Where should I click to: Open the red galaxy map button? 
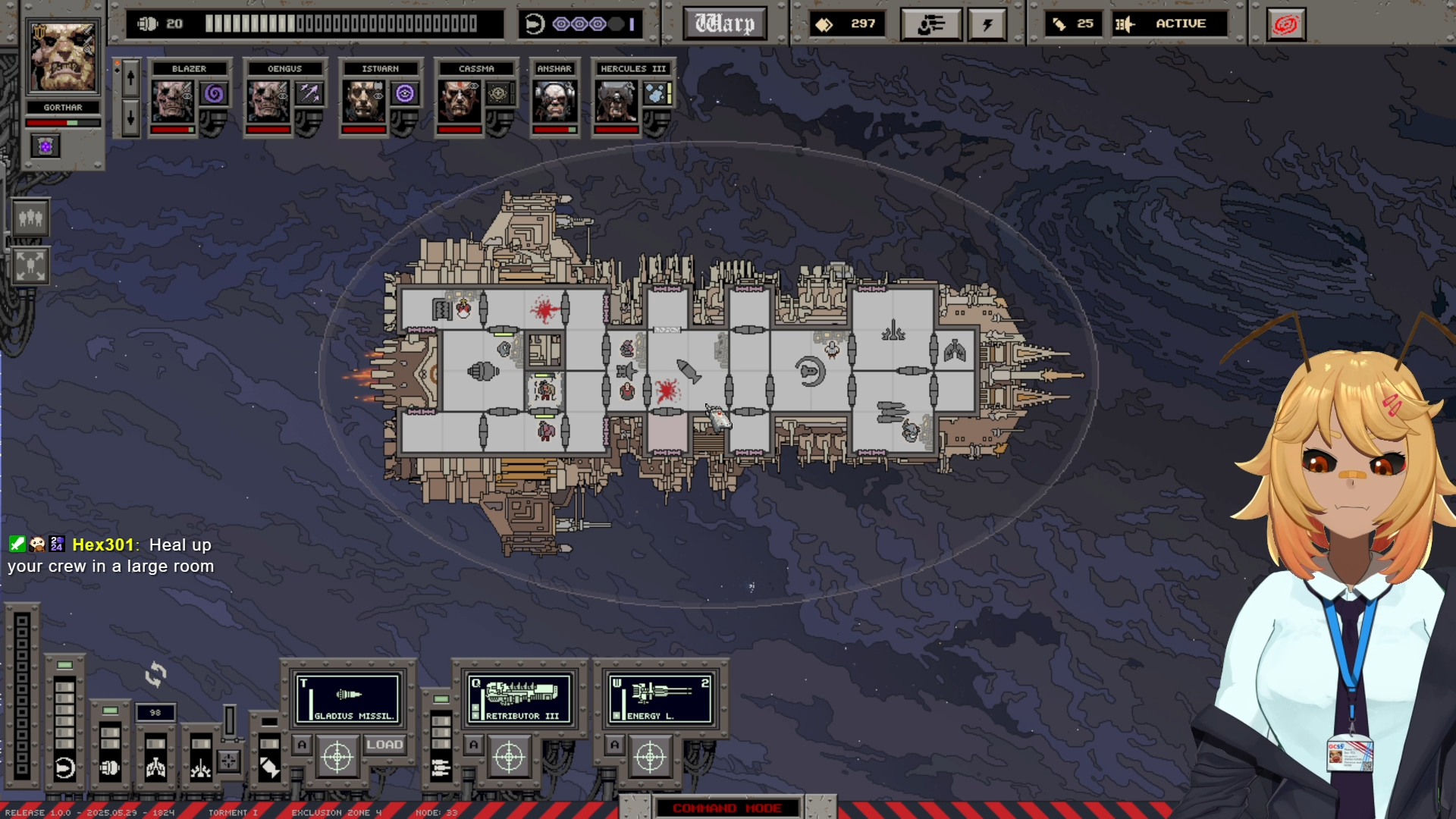coord(1285,24)
